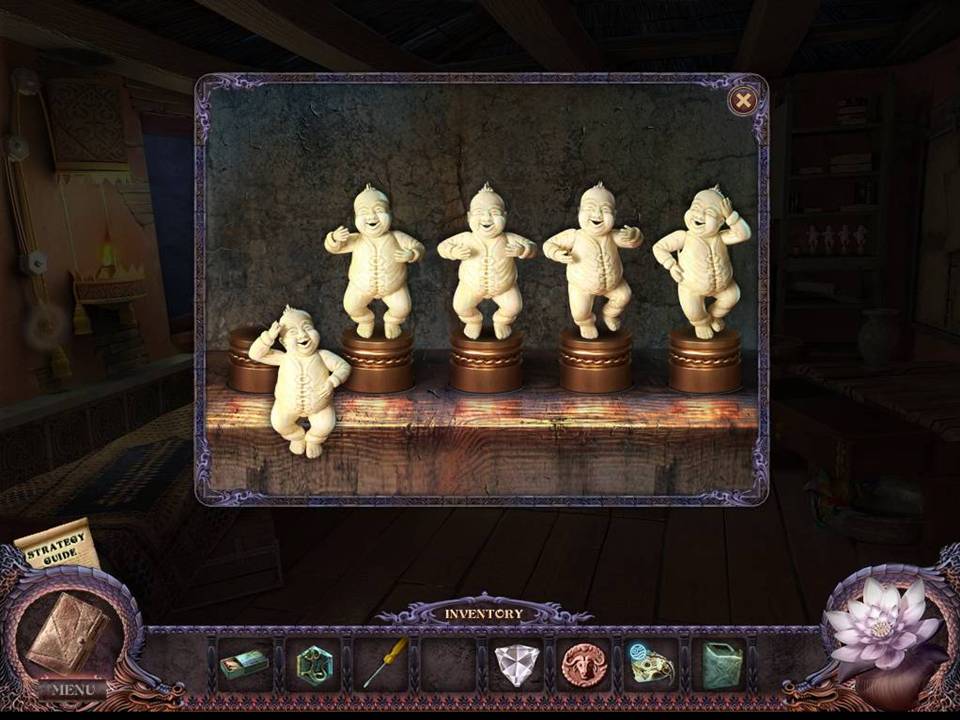Open the Menu
Screen dimensions: 960x720
pyautogui.click(x=73, y=689)
